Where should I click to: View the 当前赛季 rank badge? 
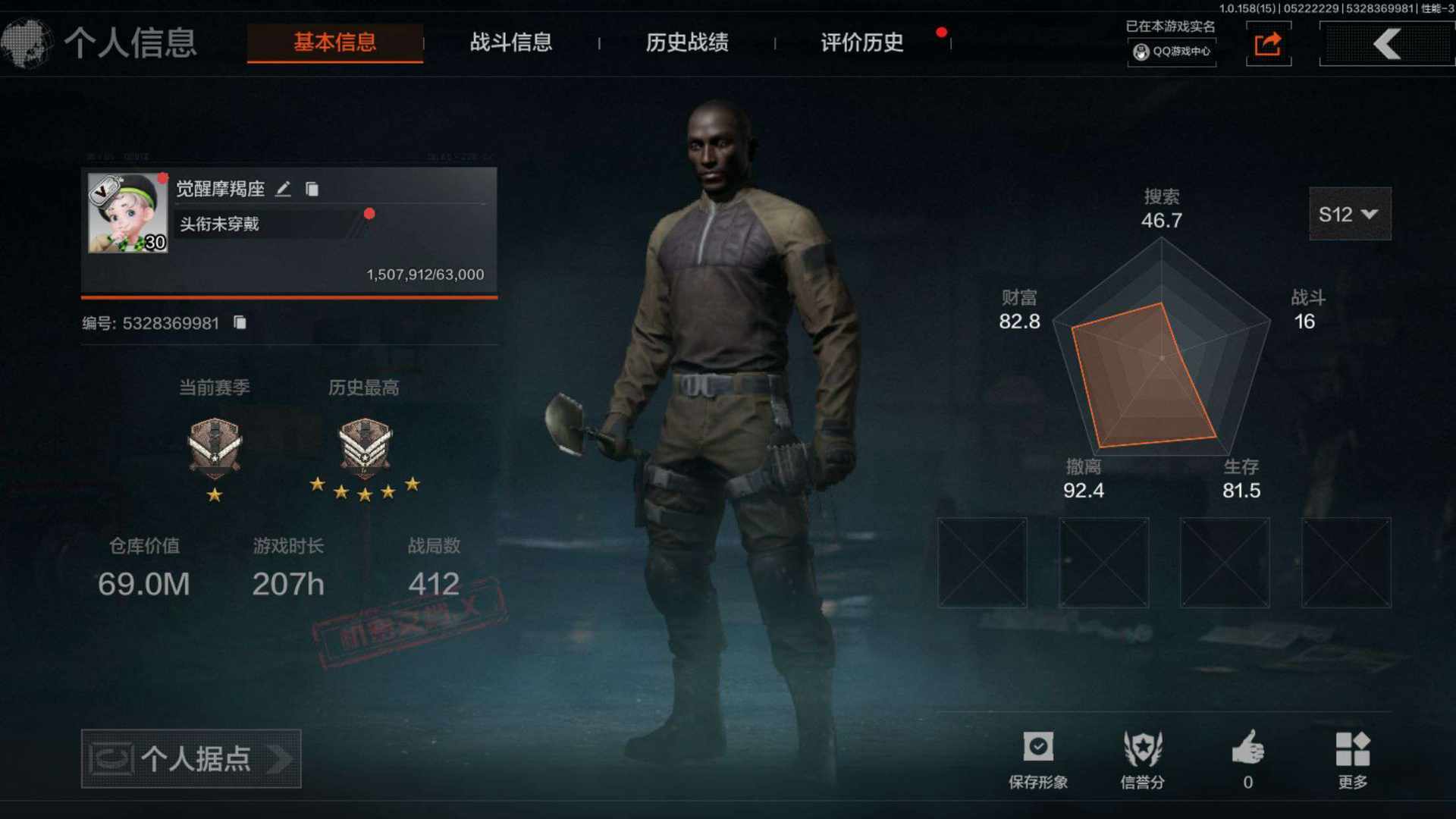coord(215,448)
